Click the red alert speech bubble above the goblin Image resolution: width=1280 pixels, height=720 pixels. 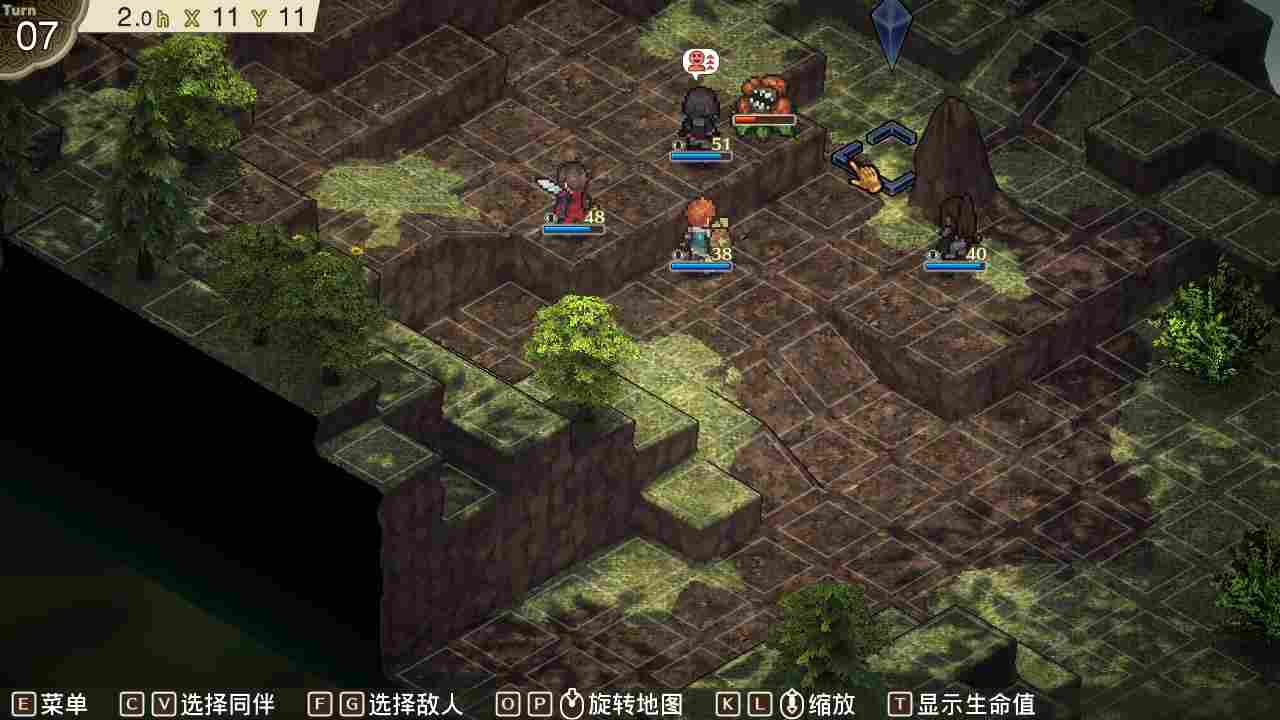pyautogui.click(x=700, y=60)
